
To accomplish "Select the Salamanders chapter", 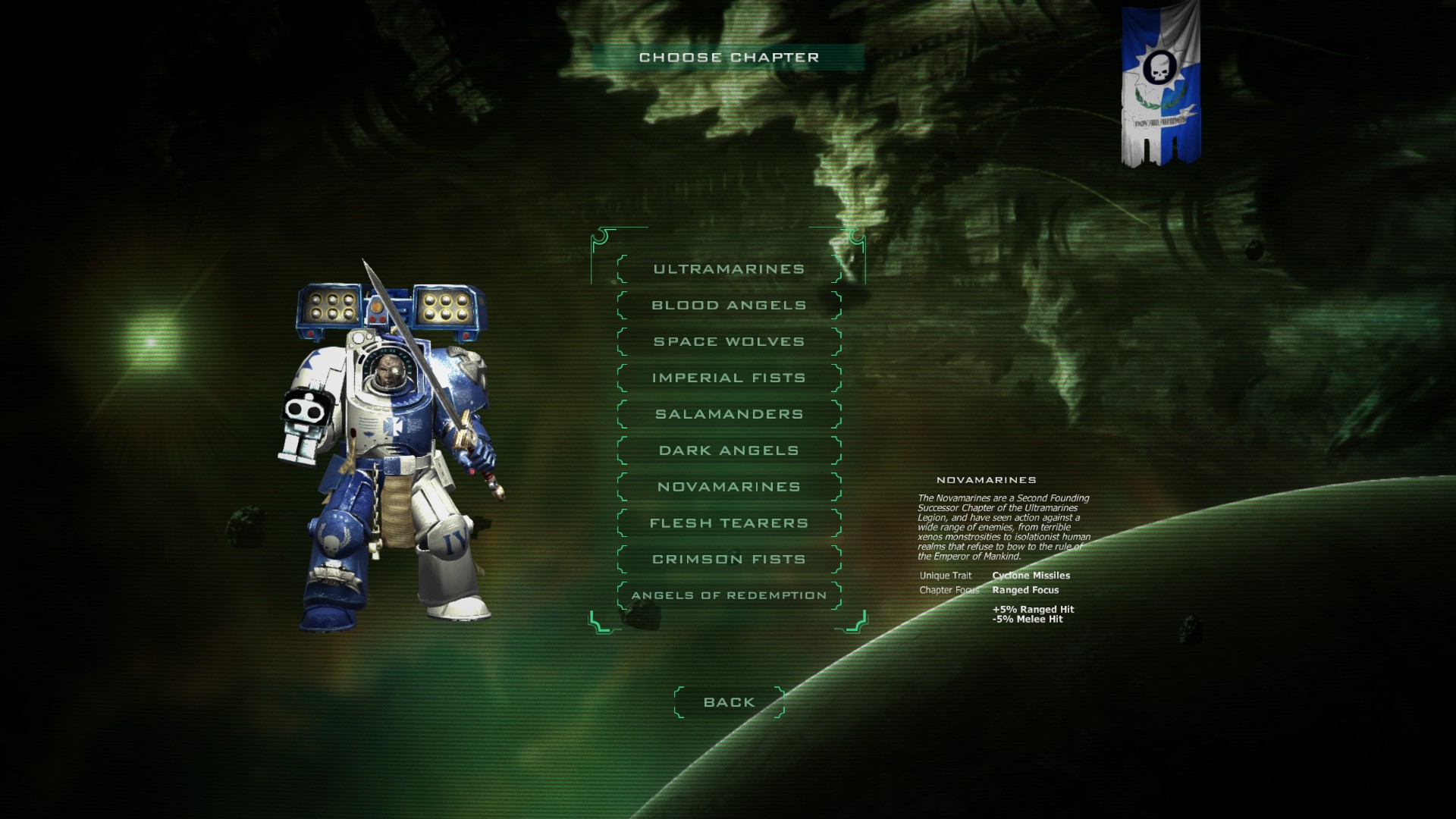I will [728, 413].
